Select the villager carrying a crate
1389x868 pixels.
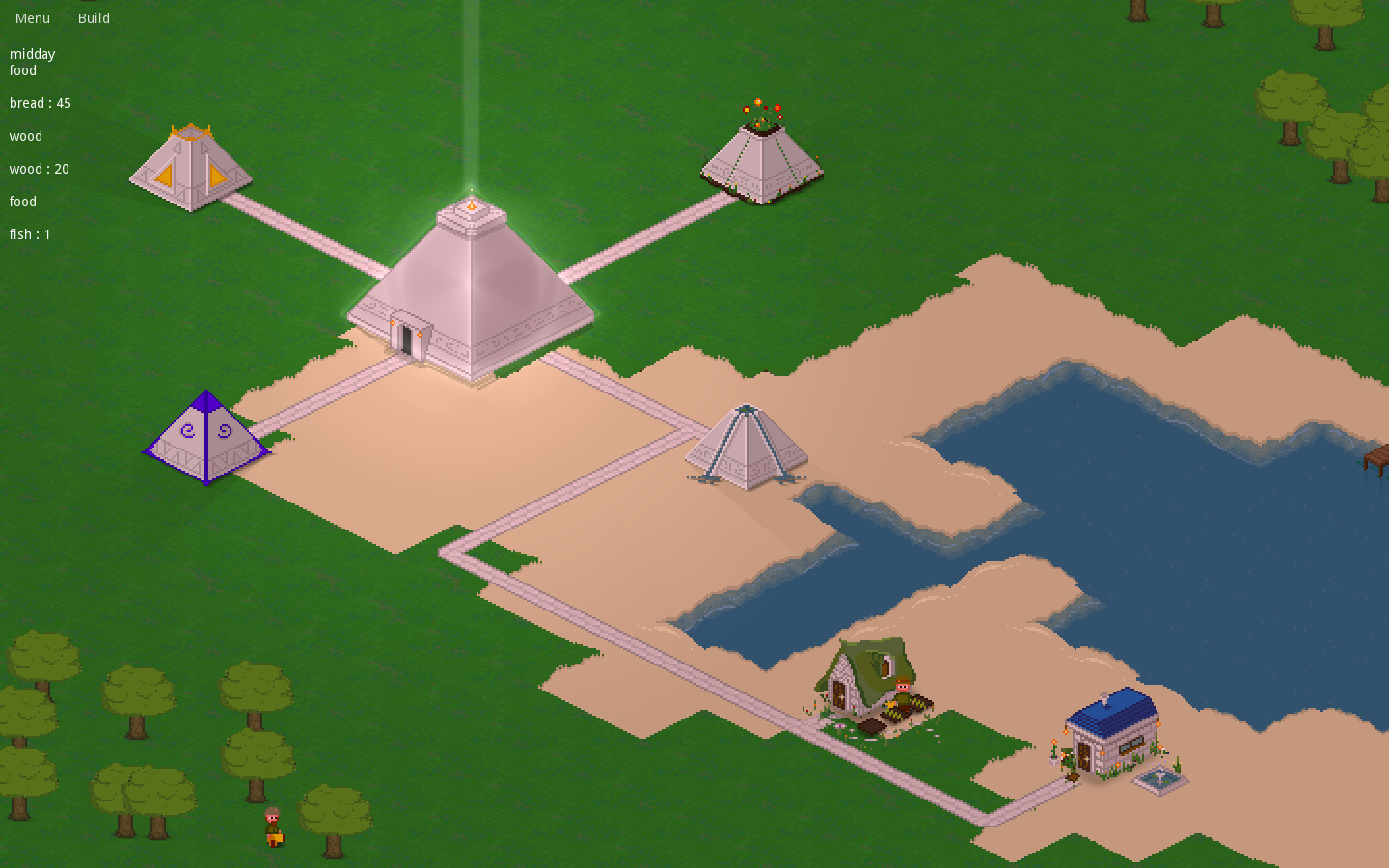pyautogui.click(x=273, y=825)
